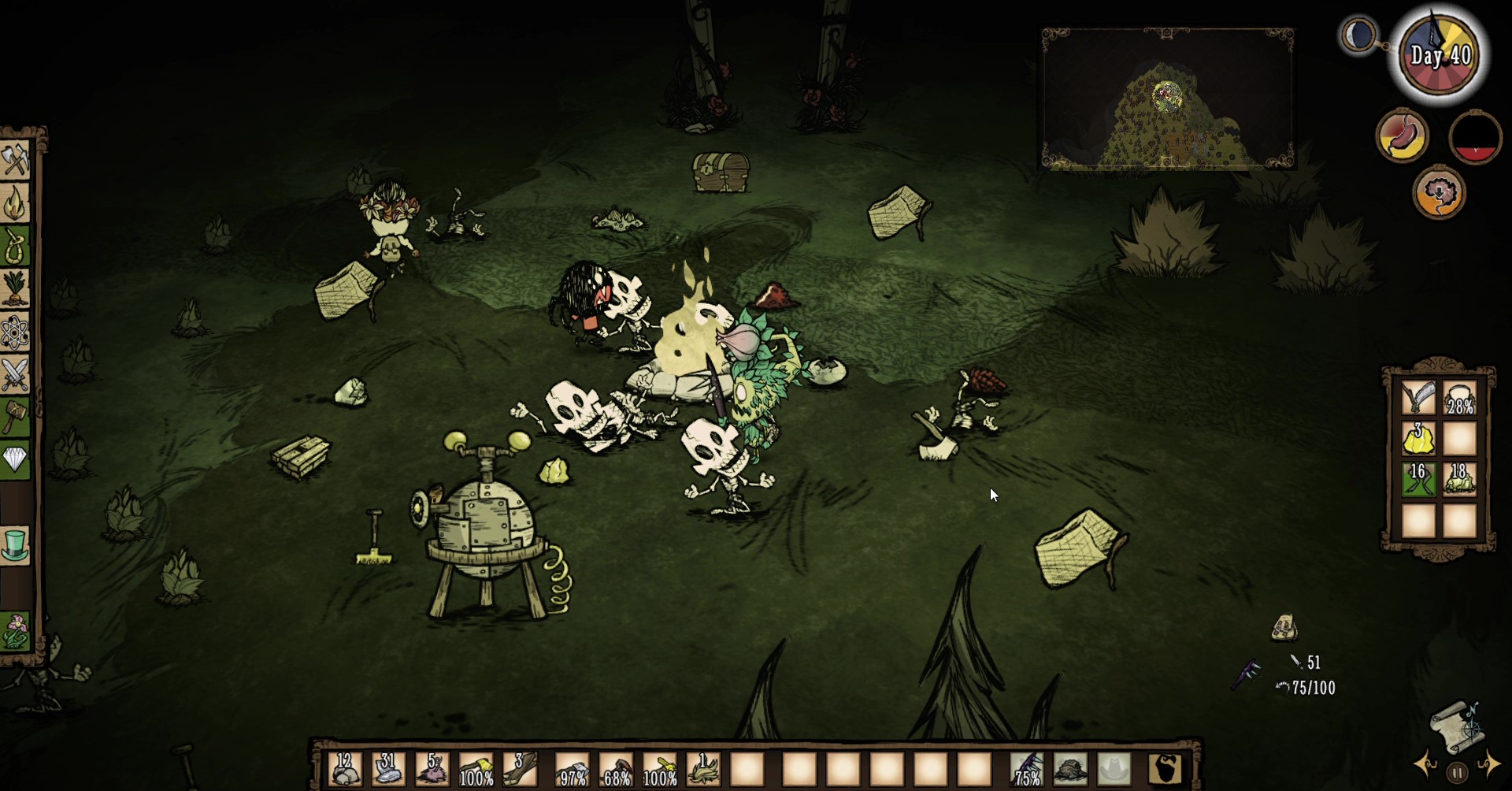Open the flower-icon crafting tab
Screen dimensions: 1512x791
click(x=16, y=630)
